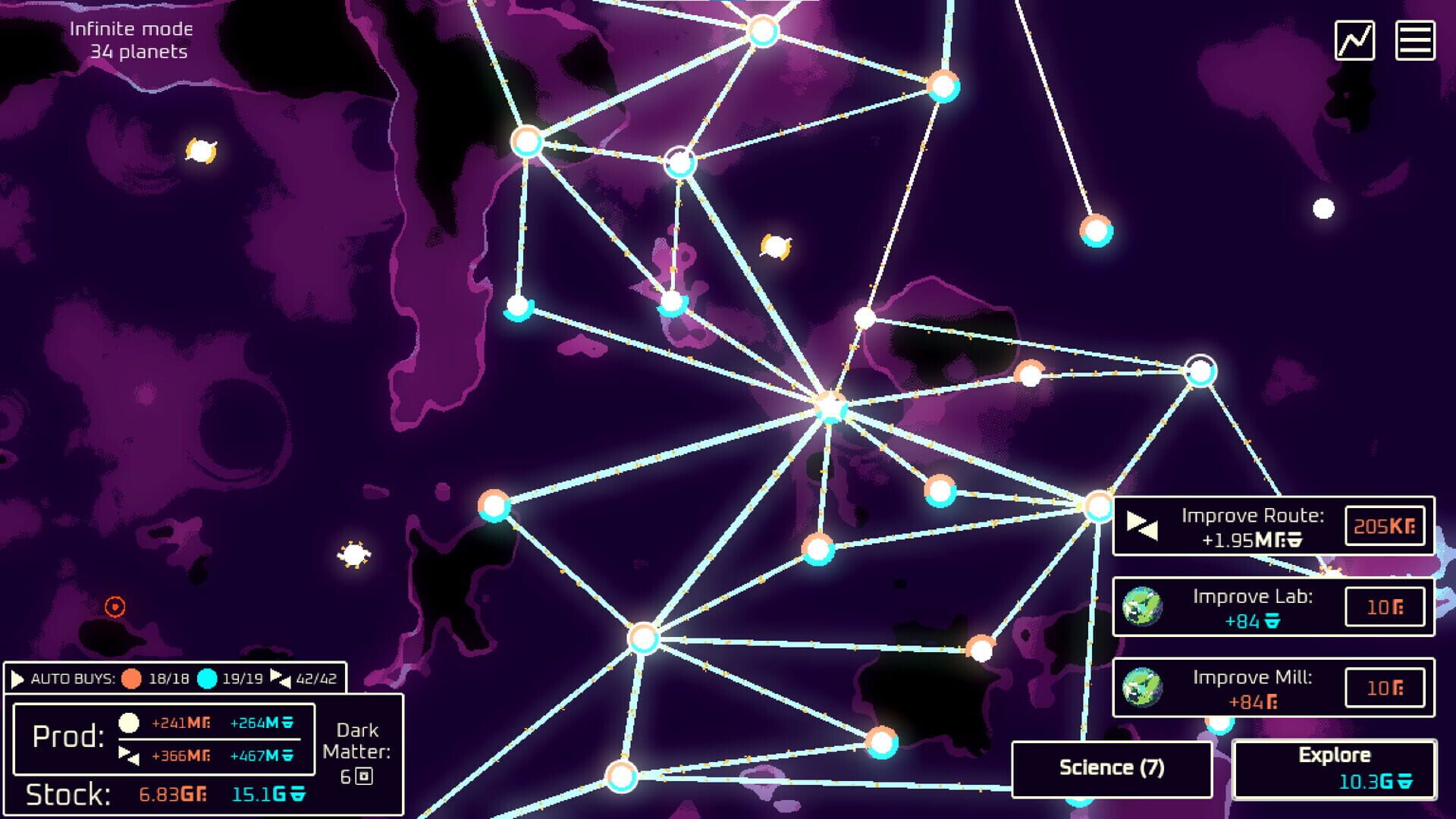The image size is (1456, 819).
Task: Open the line graph statistics icon
Action: pos(1356,39)
